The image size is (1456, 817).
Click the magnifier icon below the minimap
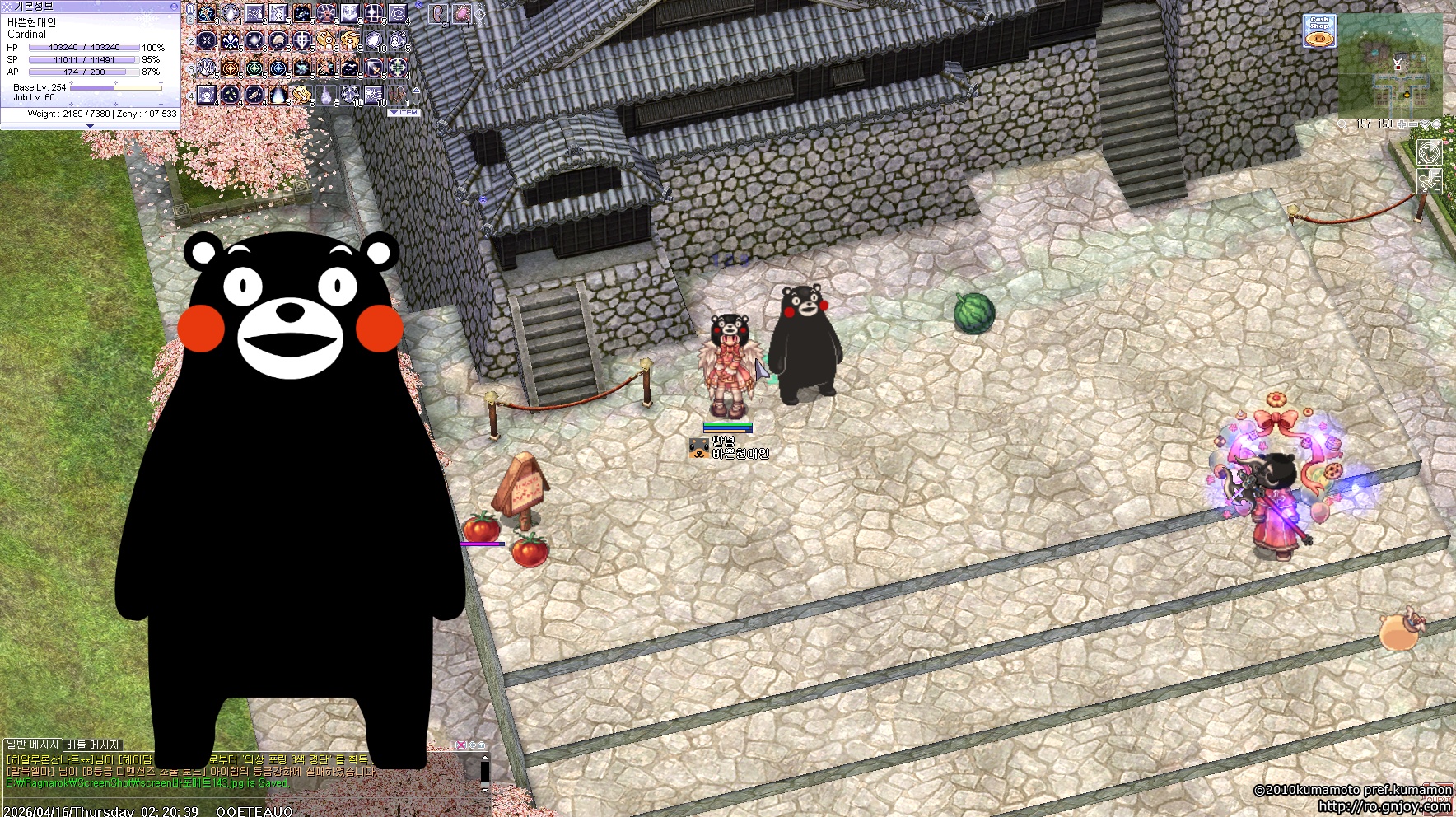[1343, 124]
